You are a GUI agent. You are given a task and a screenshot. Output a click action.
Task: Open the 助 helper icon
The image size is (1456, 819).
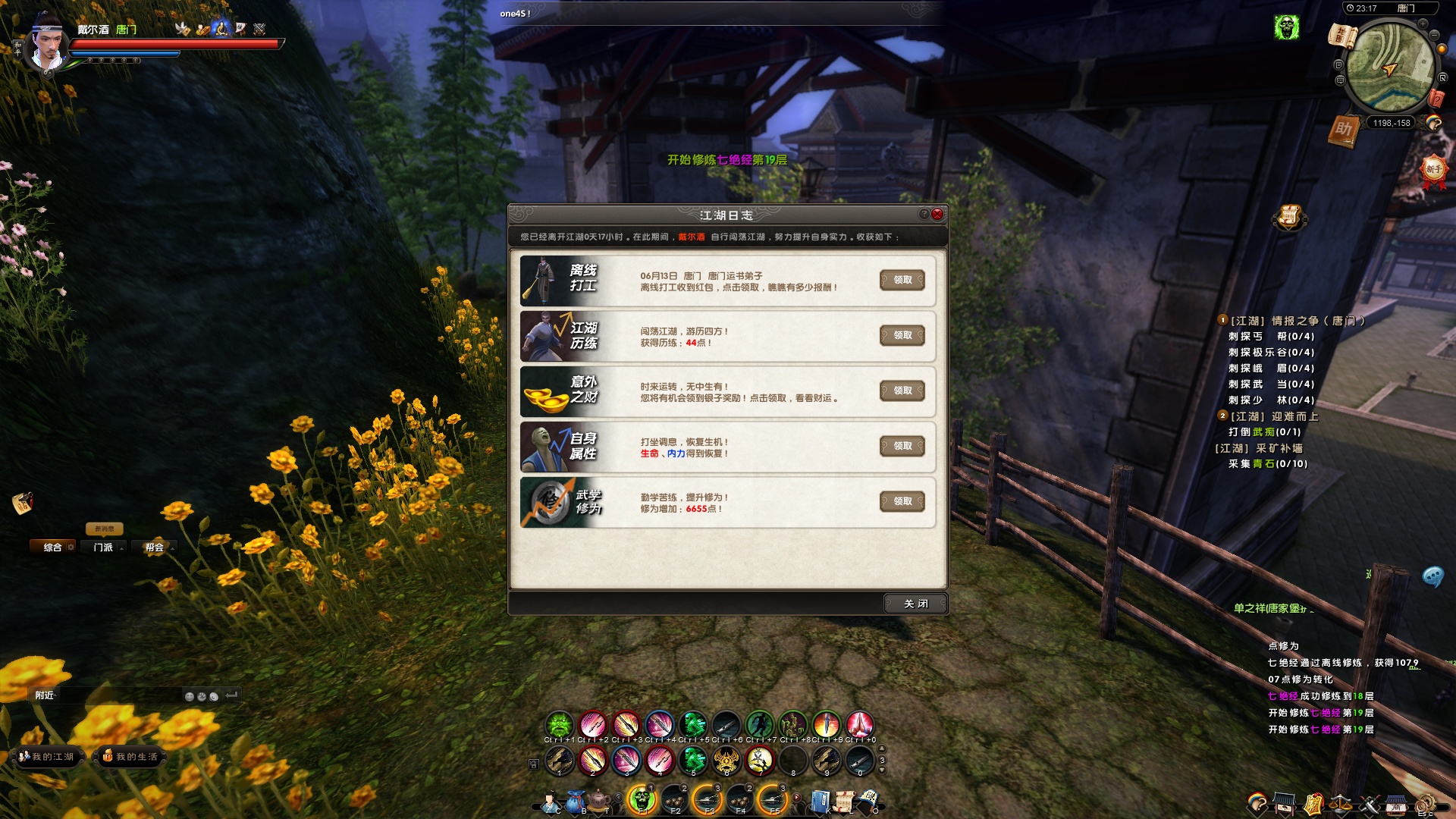tap(1343, 130)
